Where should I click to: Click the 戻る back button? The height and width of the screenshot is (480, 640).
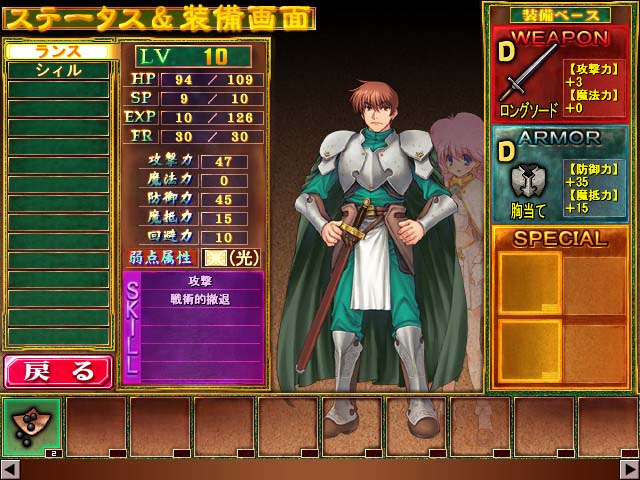point(57,371)
